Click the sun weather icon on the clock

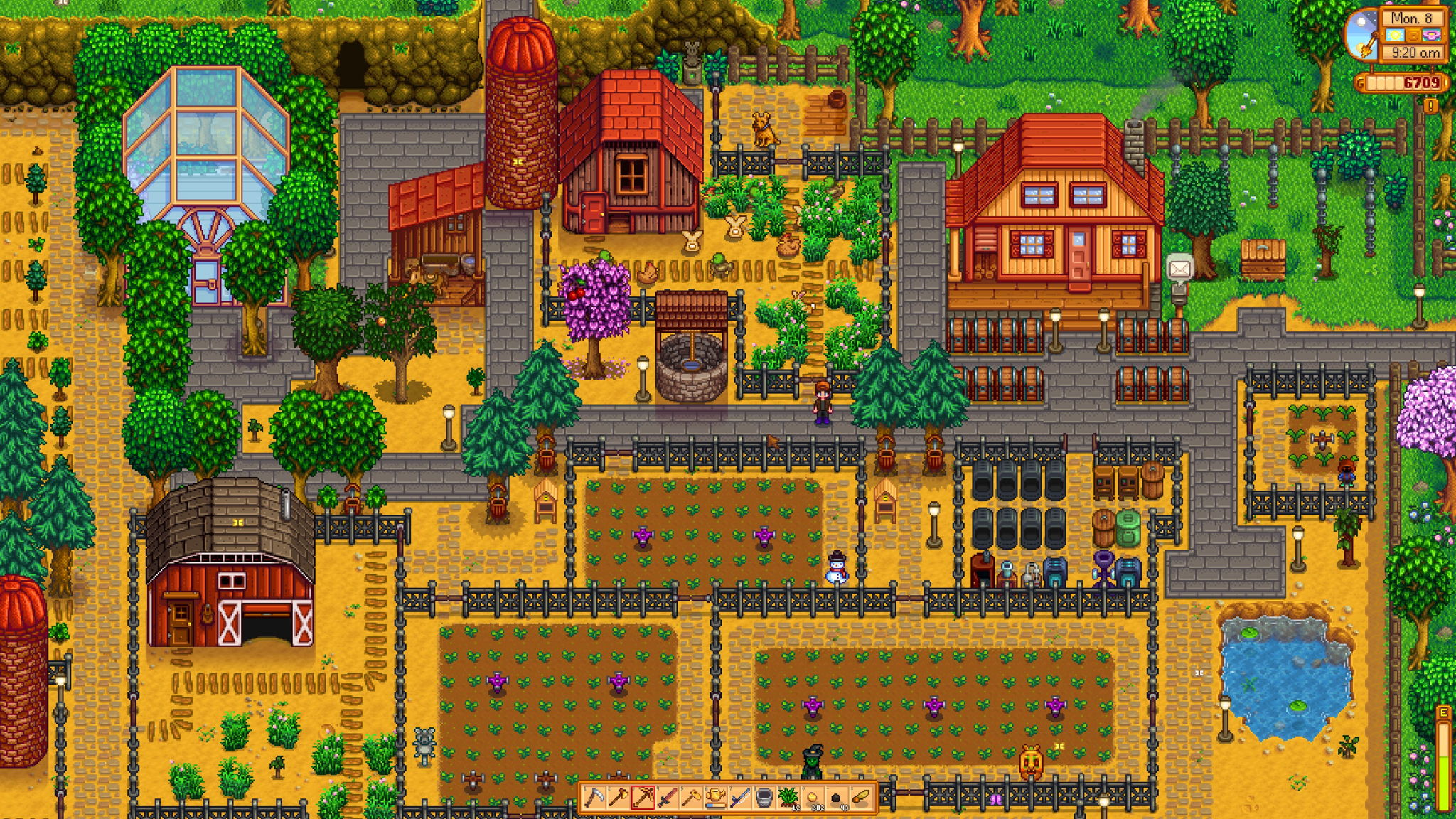[x=1397, y=35]
